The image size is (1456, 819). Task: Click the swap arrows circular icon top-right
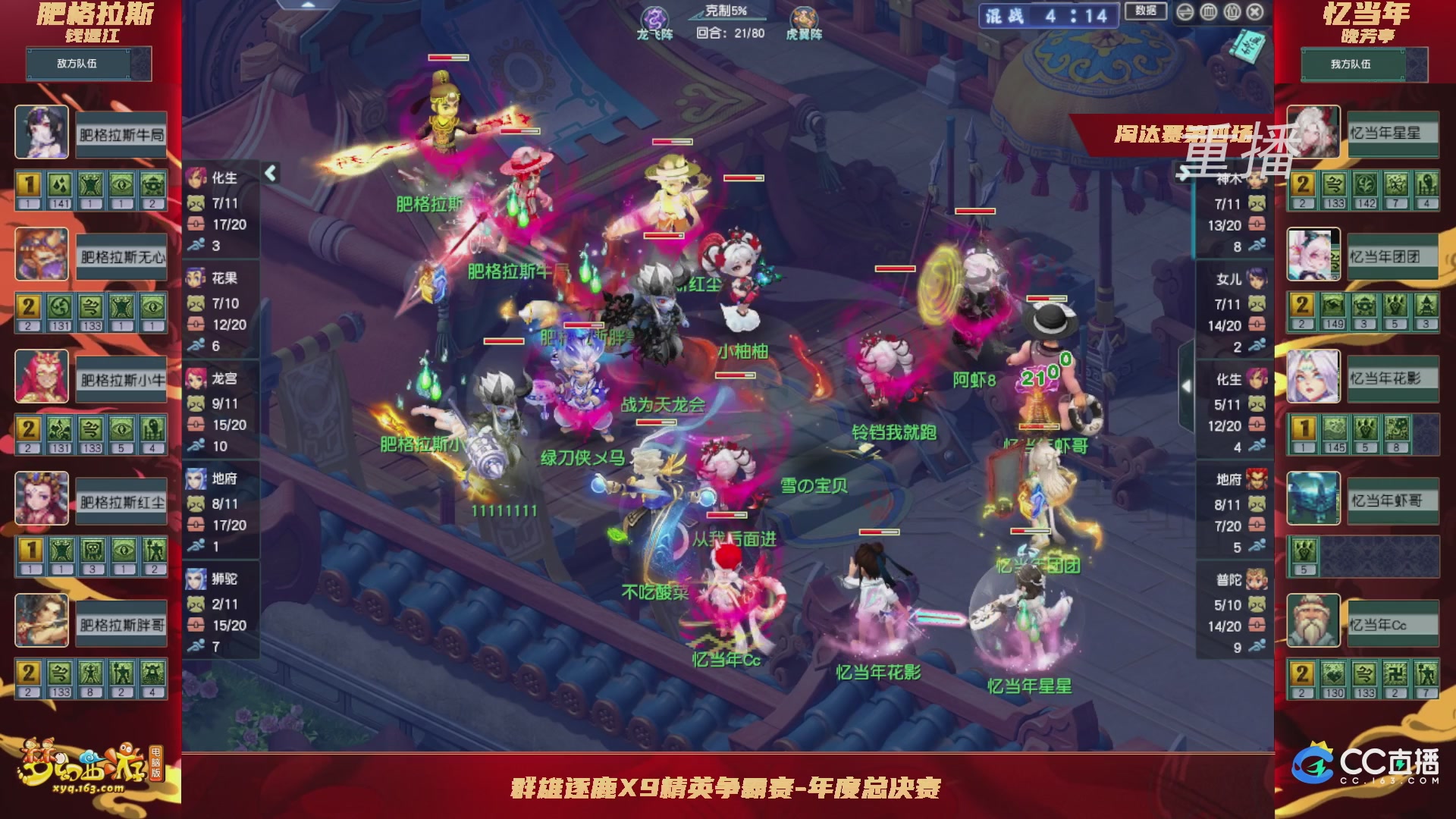(1185, 12)
